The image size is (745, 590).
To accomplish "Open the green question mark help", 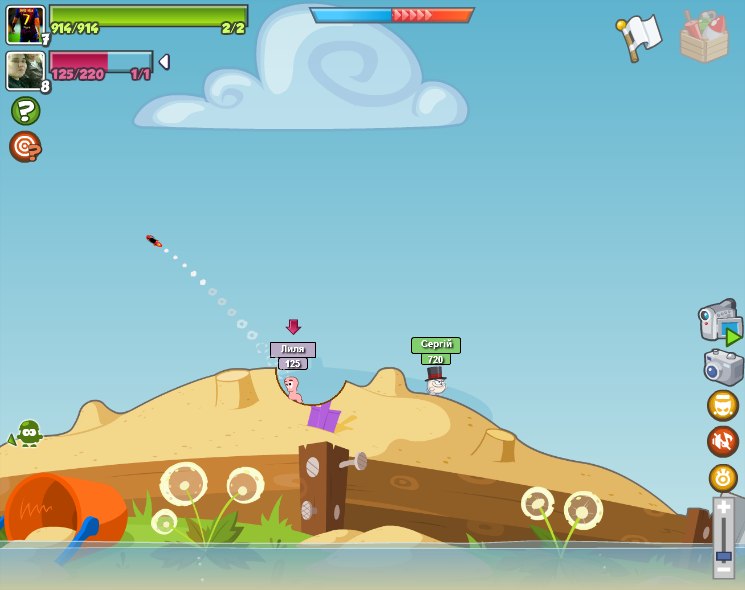I will pyautogui.click(x=25, y=110).
